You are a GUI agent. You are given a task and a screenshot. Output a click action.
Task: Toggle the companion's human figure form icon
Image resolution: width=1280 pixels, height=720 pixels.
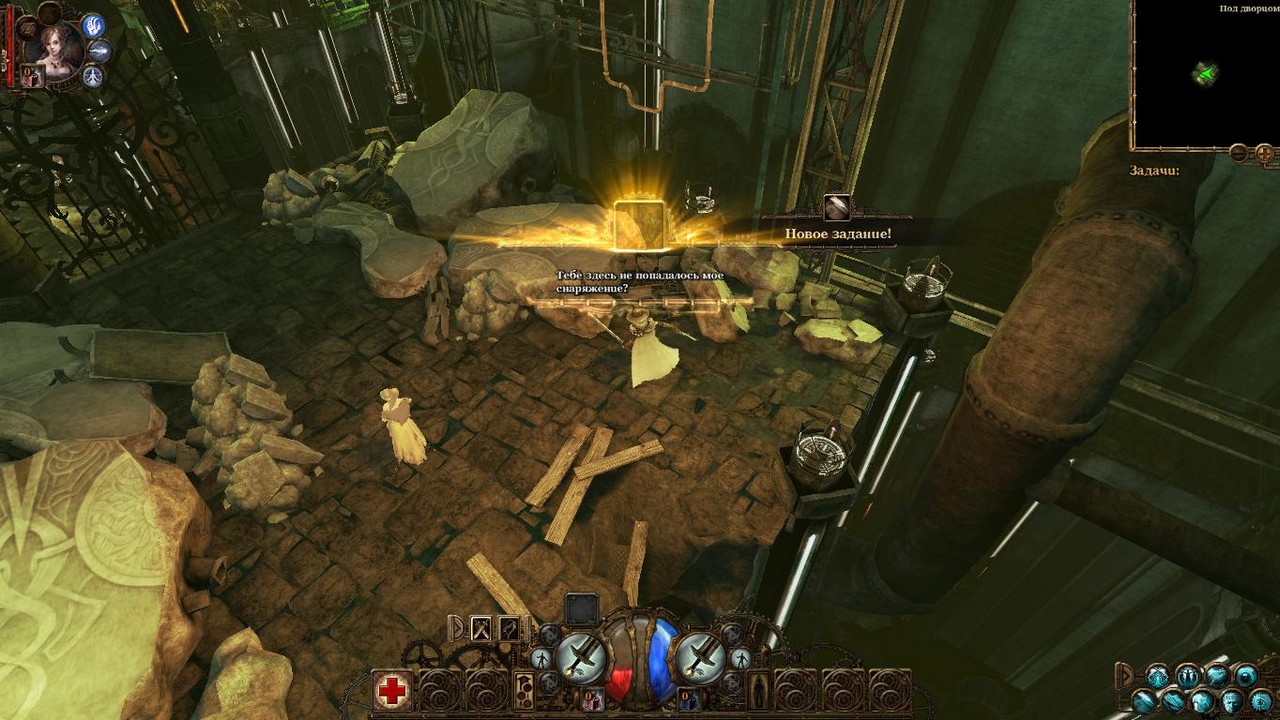(93, 76)
